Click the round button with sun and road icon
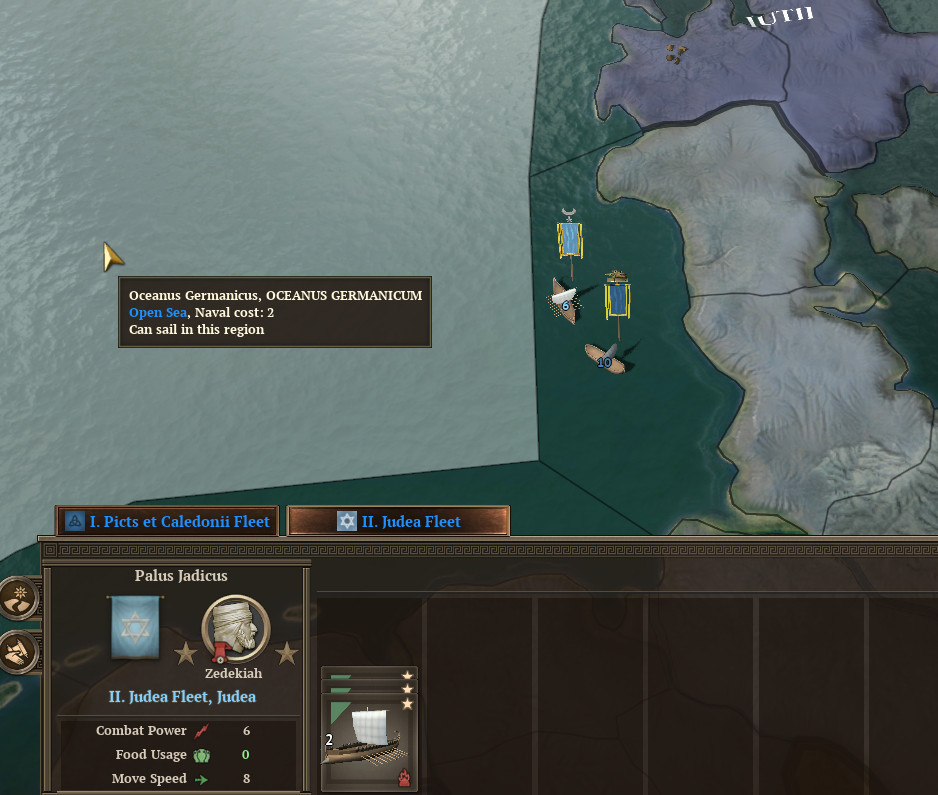 [19, 598]
